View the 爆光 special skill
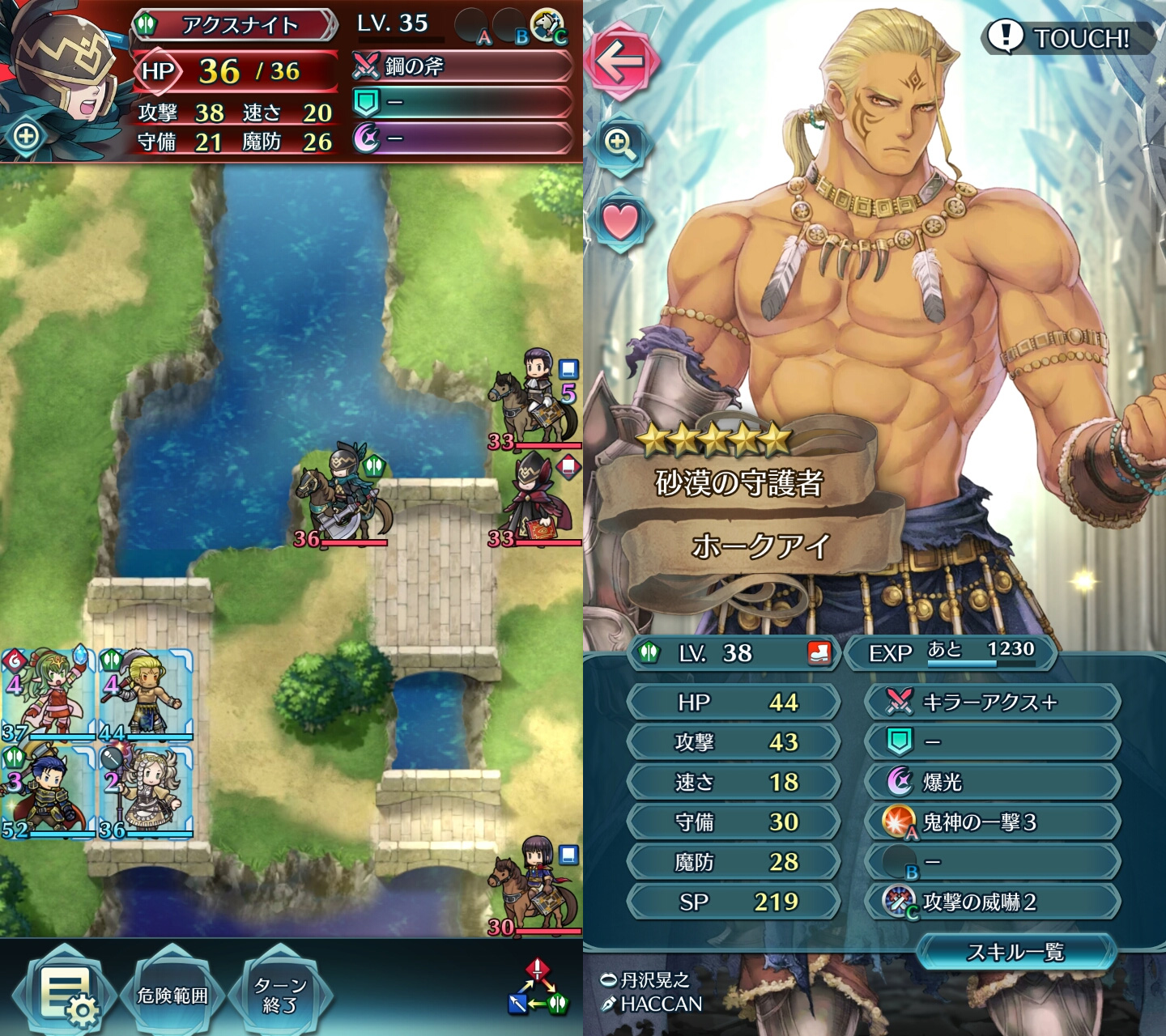Screen dimensions: 1166x1036 [993, 782]
